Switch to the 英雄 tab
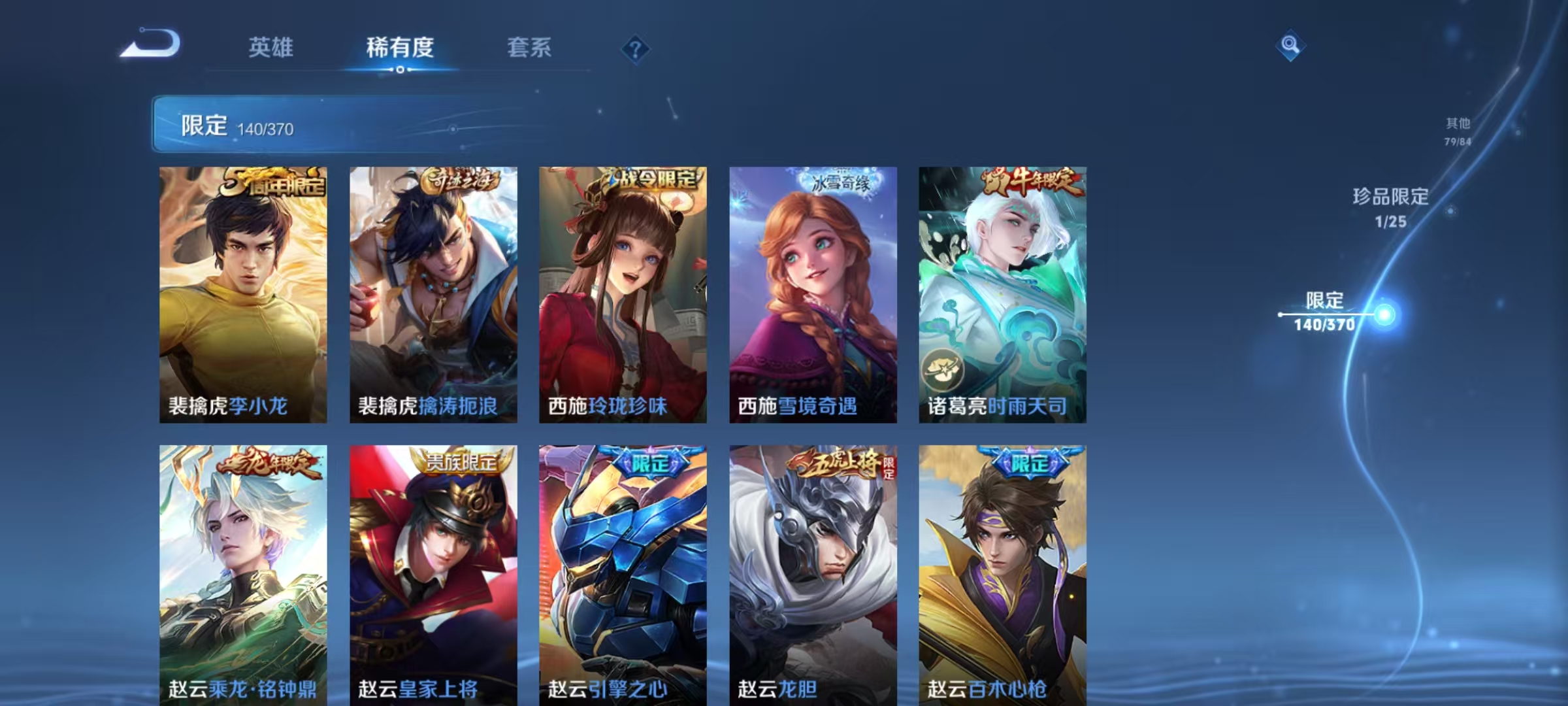The width and height of the screenshot is (1568, 706). [272, 48]
